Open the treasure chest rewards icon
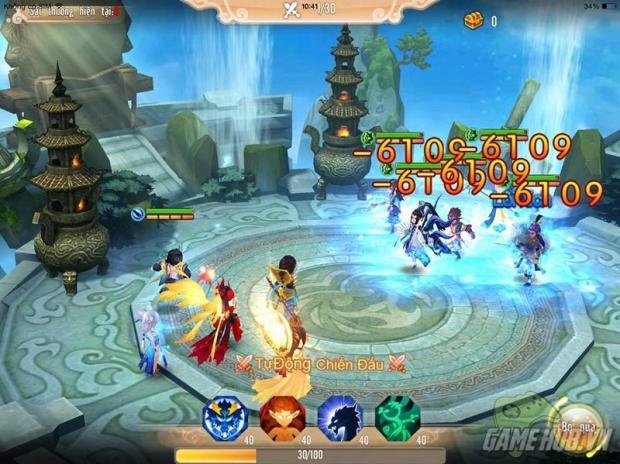The width and height of the screenshot is (620, 464). (473, 20)
